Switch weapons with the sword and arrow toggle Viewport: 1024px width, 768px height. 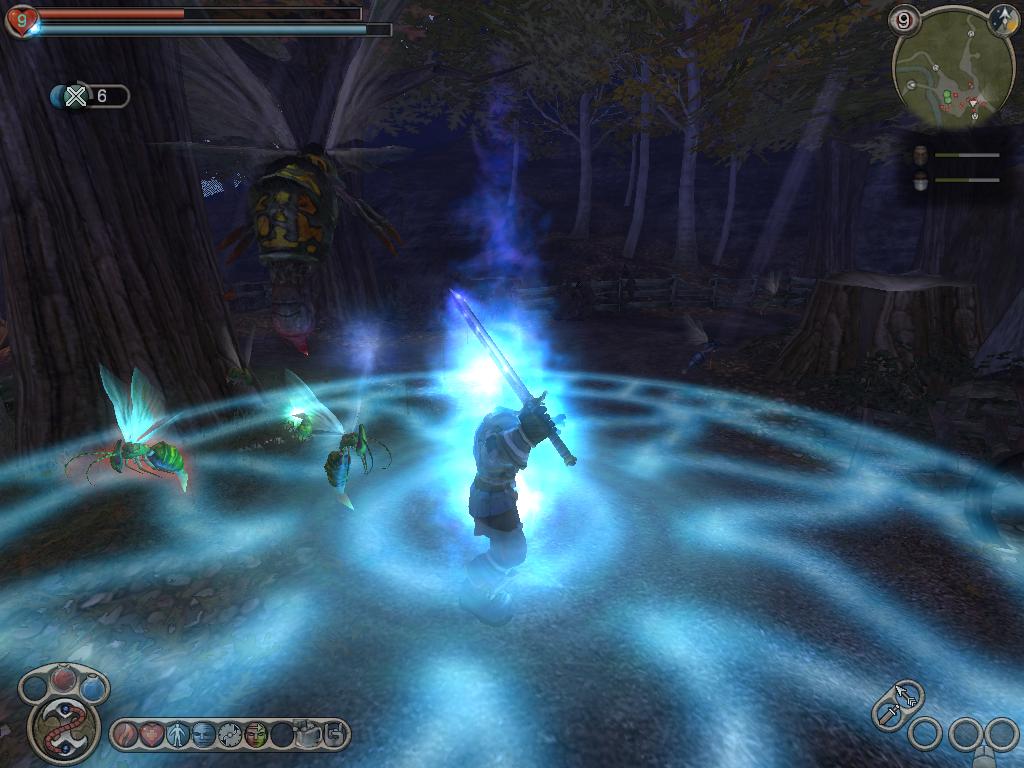(x=897, y=703)
